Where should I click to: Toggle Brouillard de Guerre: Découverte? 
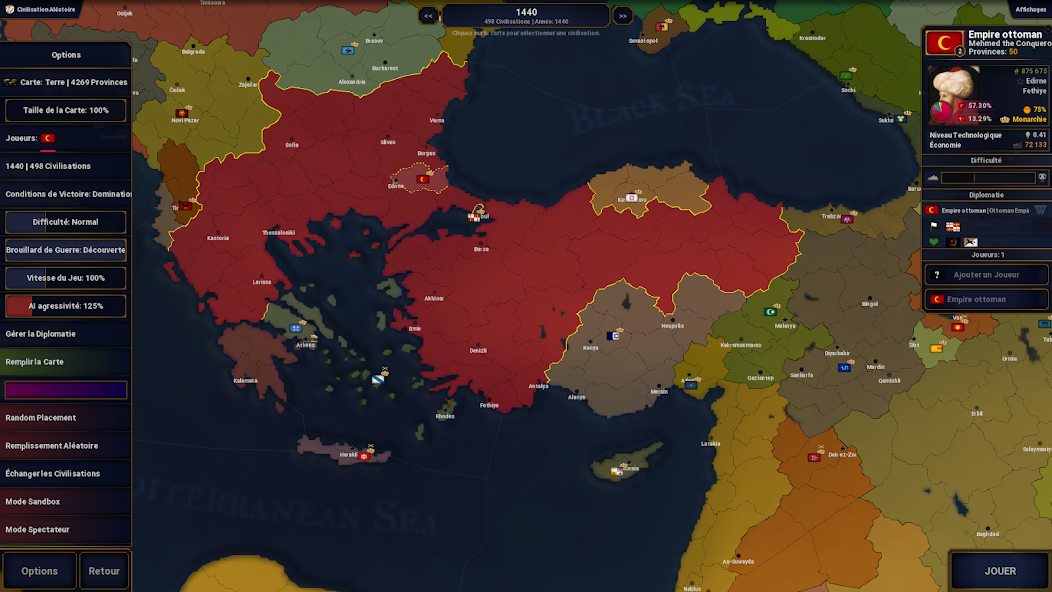[66, 250]
